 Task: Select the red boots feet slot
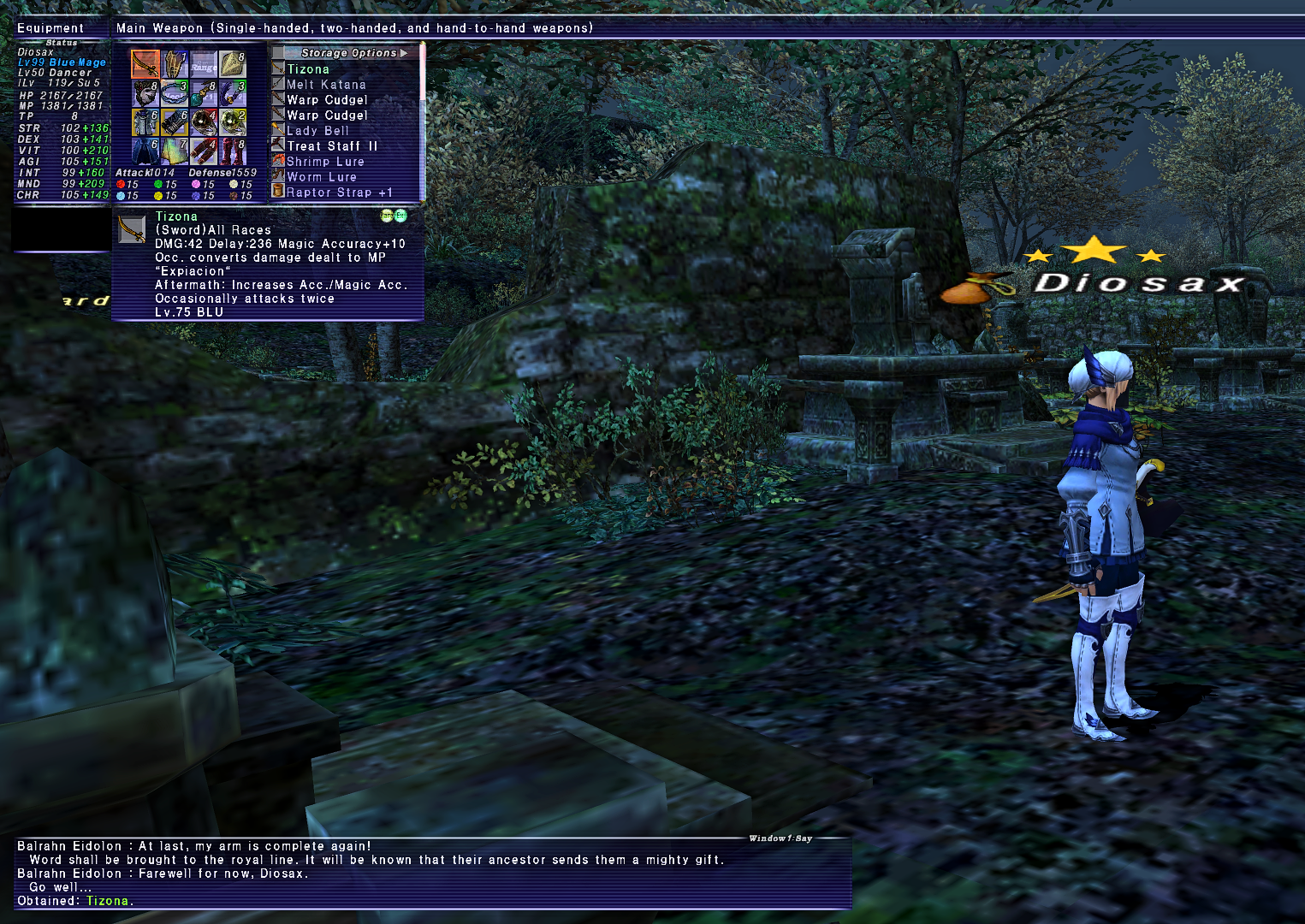coord(233,151)
